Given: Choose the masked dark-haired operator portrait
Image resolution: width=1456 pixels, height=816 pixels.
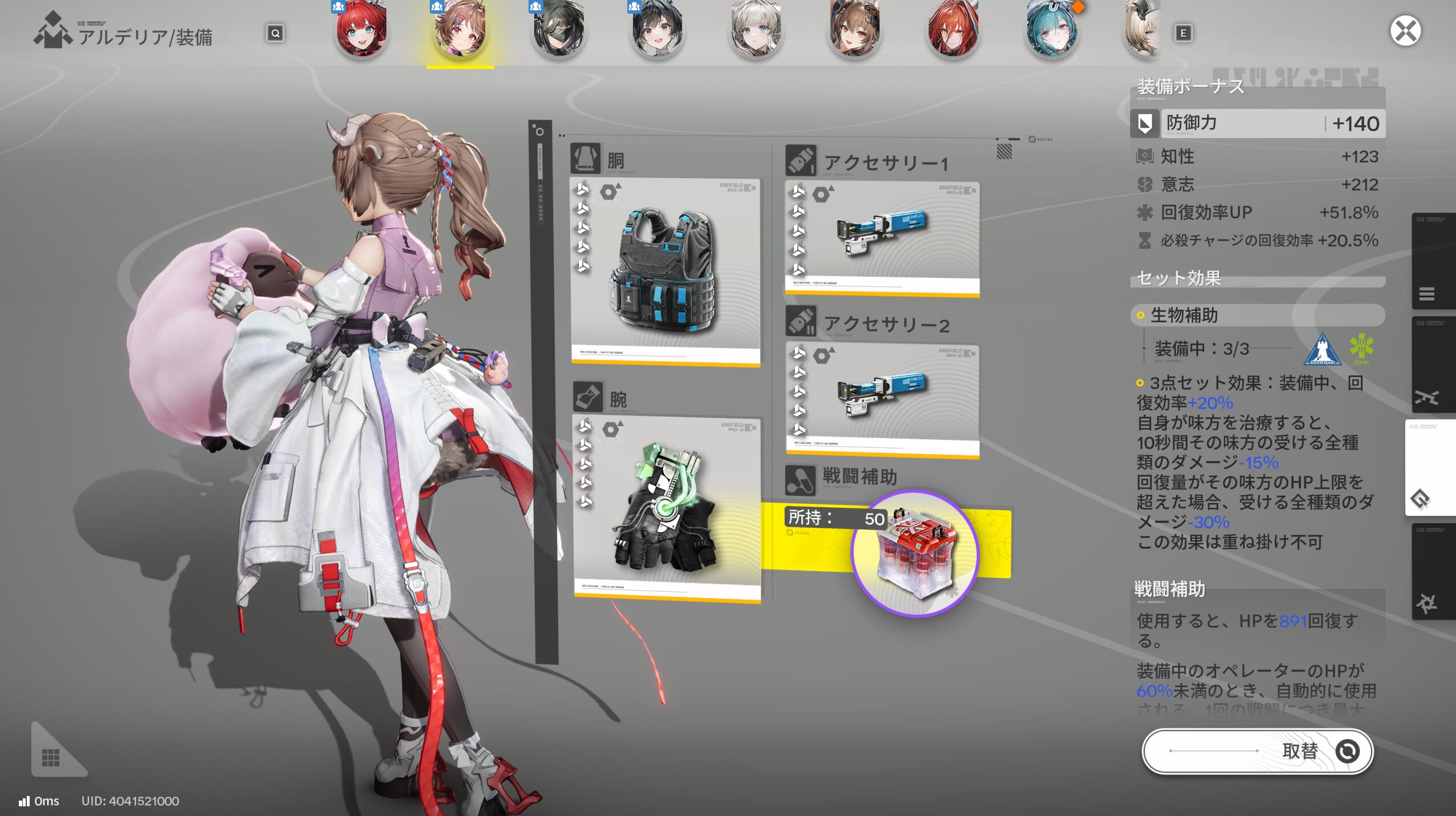Looking at the screenshot, I should coord(559,30).
